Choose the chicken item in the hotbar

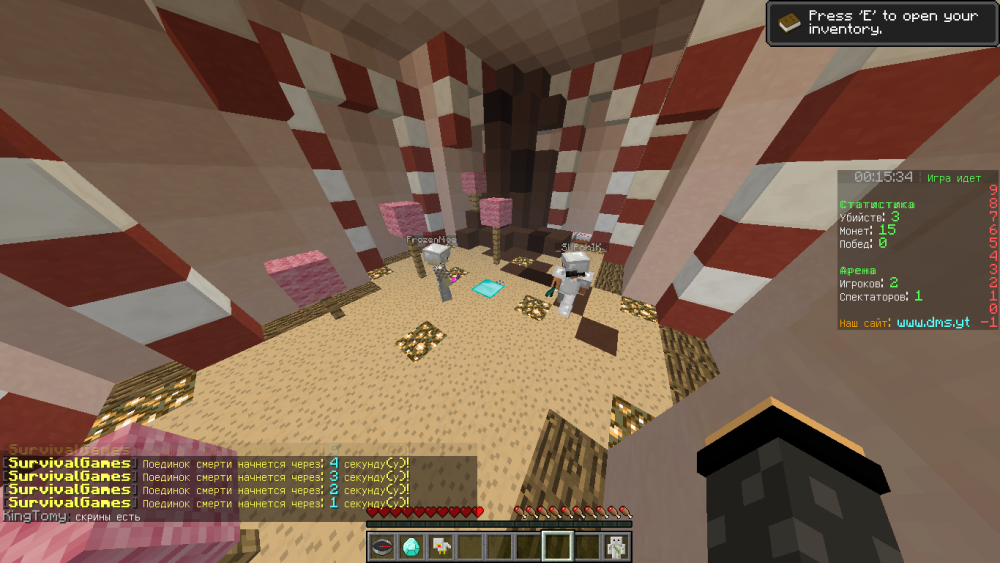pos(440,546)
